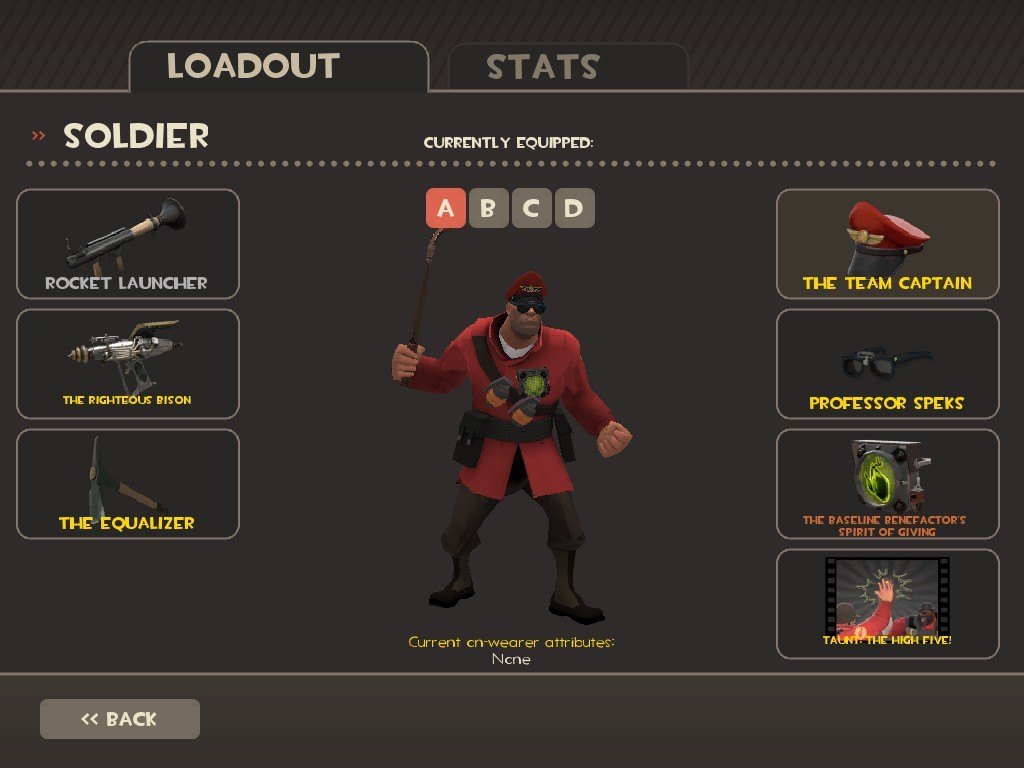Open the Rocket Launcher weapon slot
The image size is (1024, 768).
coord(128,244)
